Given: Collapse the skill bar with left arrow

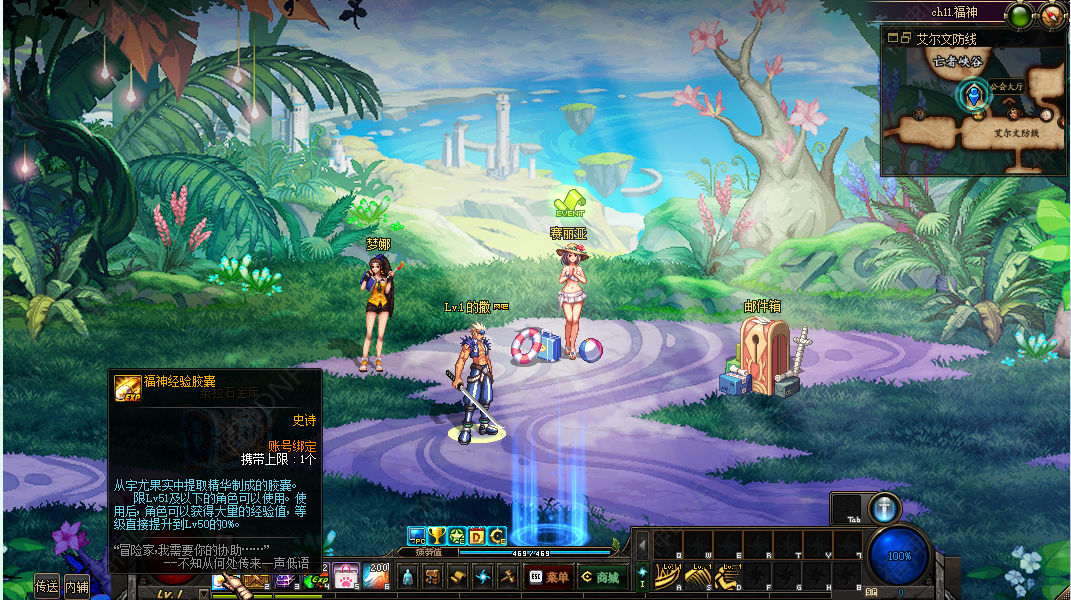Looking at the screenshot, I should click(x=642, y=546).
